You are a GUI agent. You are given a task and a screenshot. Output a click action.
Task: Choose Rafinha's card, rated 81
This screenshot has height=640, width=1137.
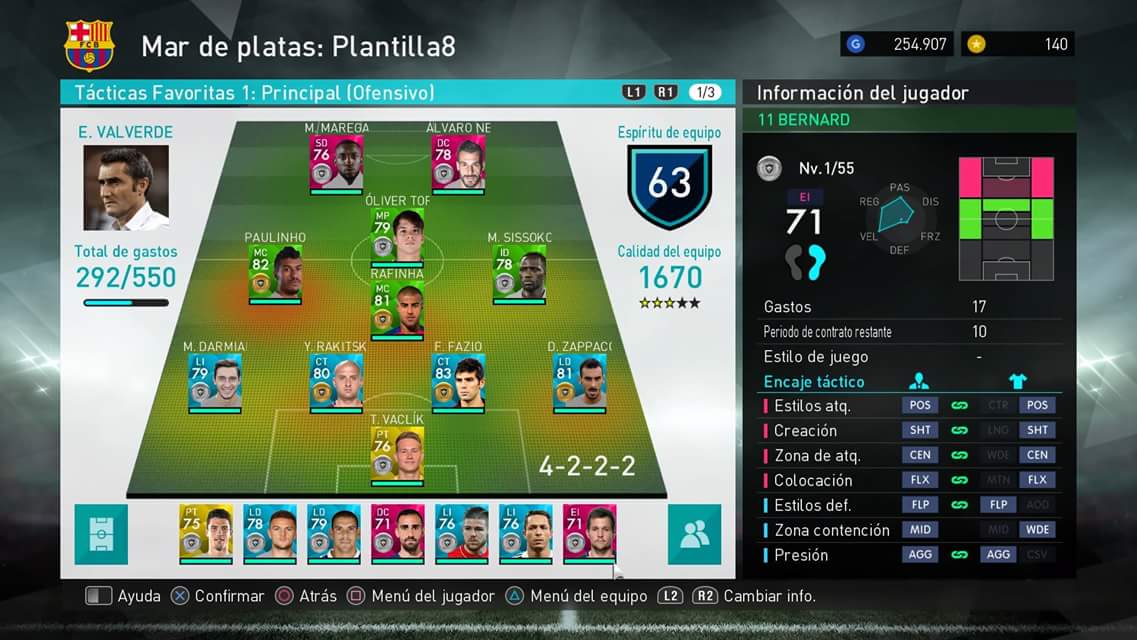397,309
